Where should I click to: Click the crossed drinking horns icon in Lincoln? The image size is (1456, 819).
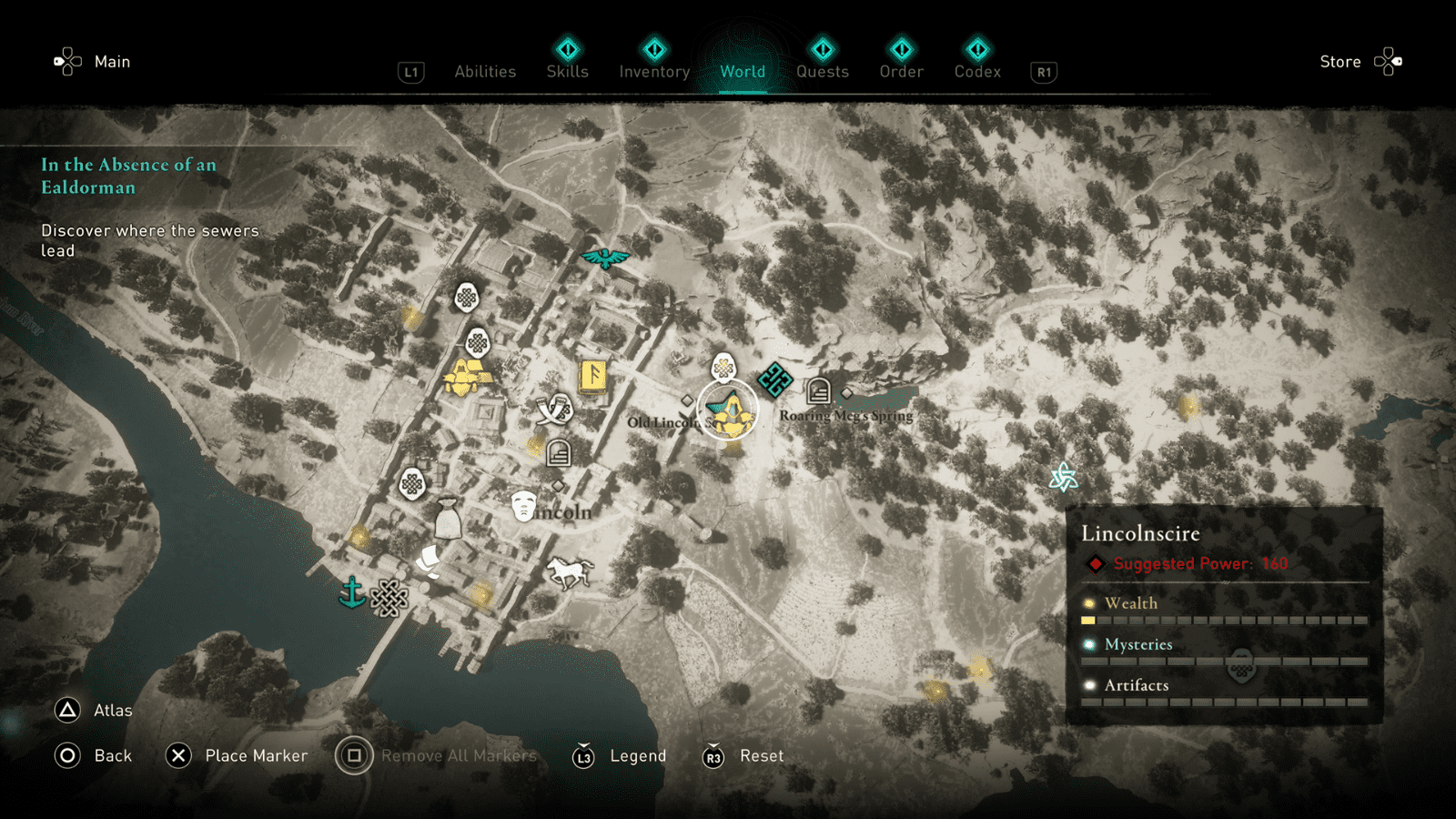[554, 409]
